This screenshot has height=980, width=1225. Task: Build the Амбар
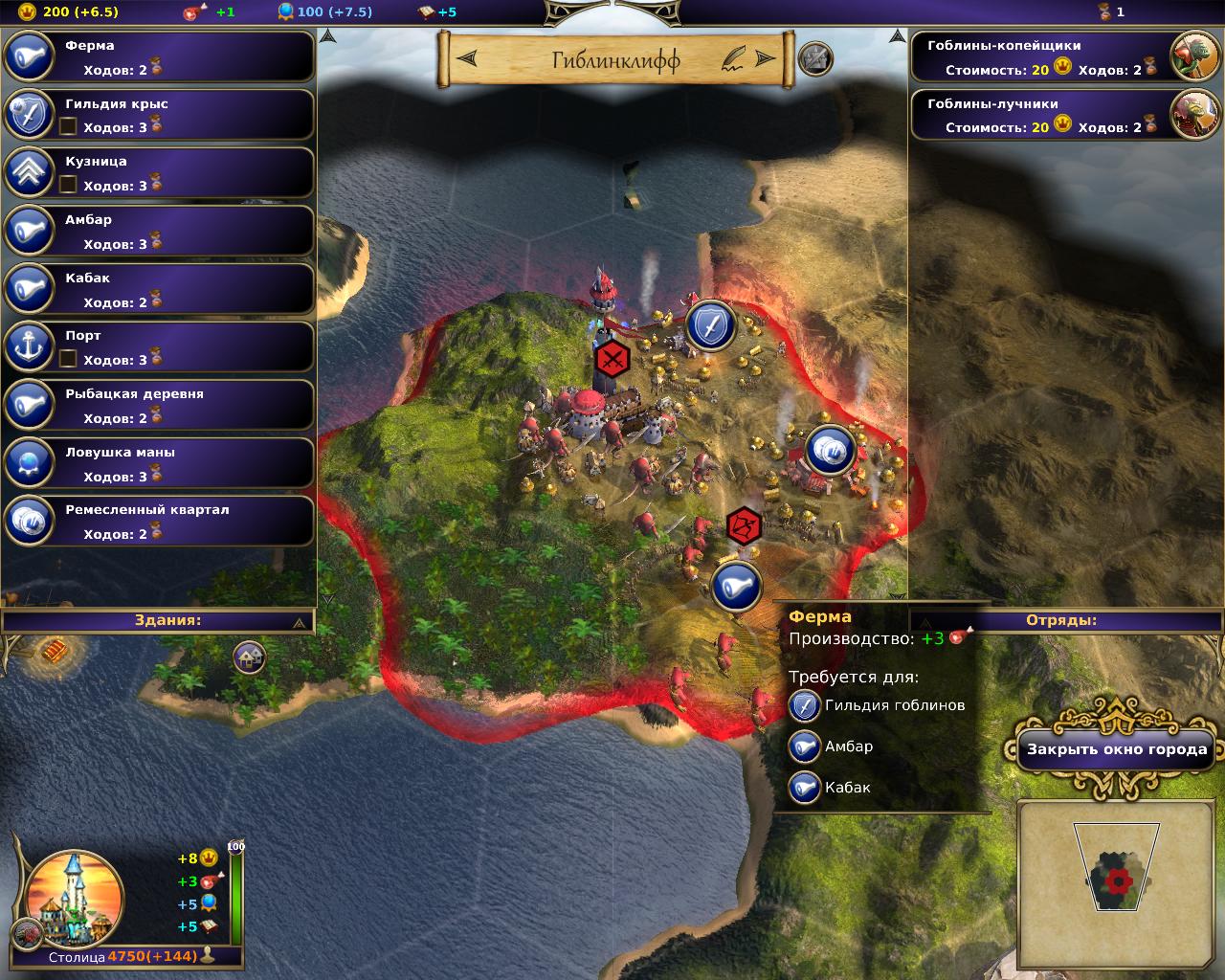coord(159,232)
